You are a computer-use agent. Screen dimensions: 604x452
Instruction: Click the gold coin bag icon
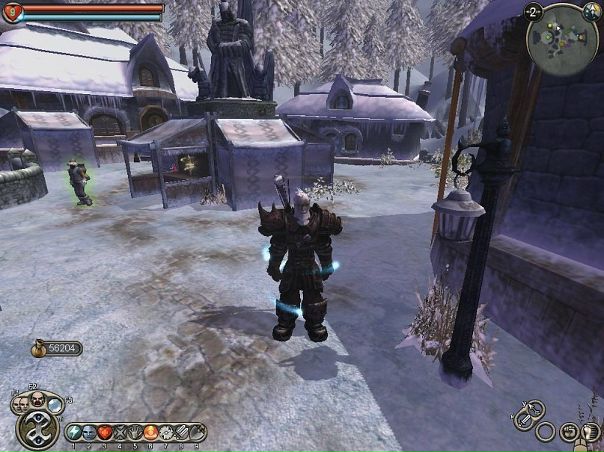coord(41,349)
